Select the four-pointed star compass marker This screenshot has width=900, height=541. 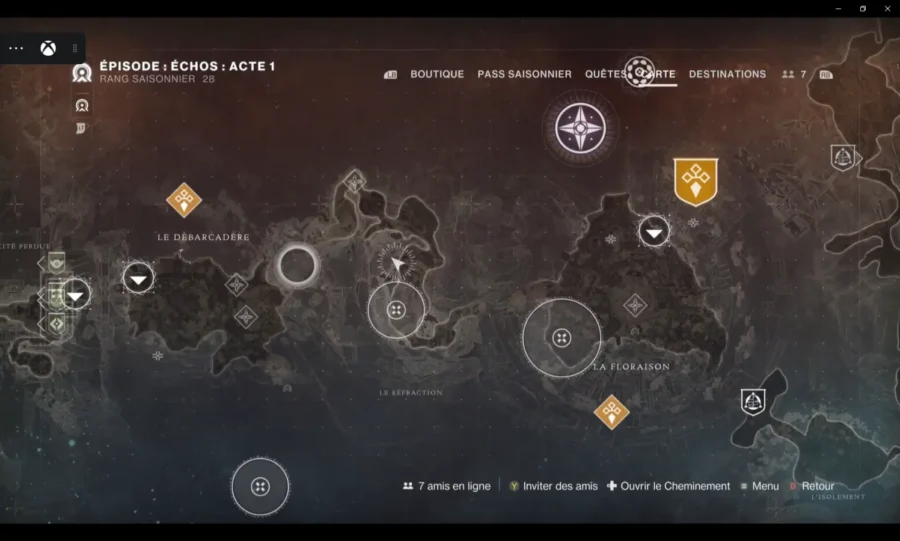[x=580, y=129]
